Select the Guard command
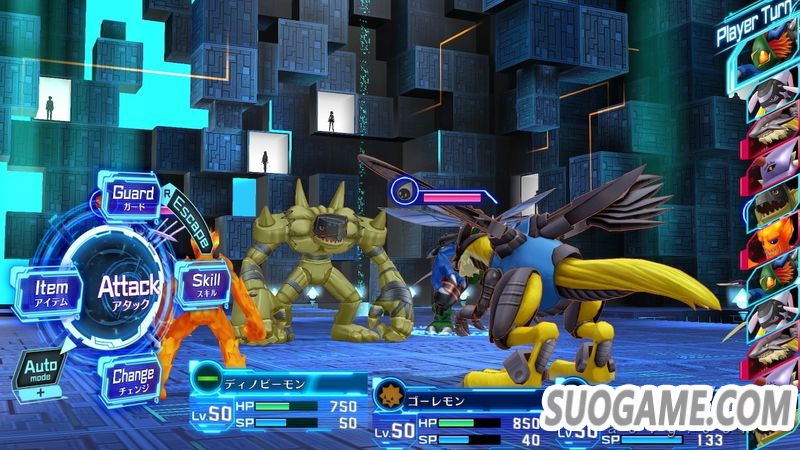The height and width of the screenshot is (450, 800). (132, 196)
